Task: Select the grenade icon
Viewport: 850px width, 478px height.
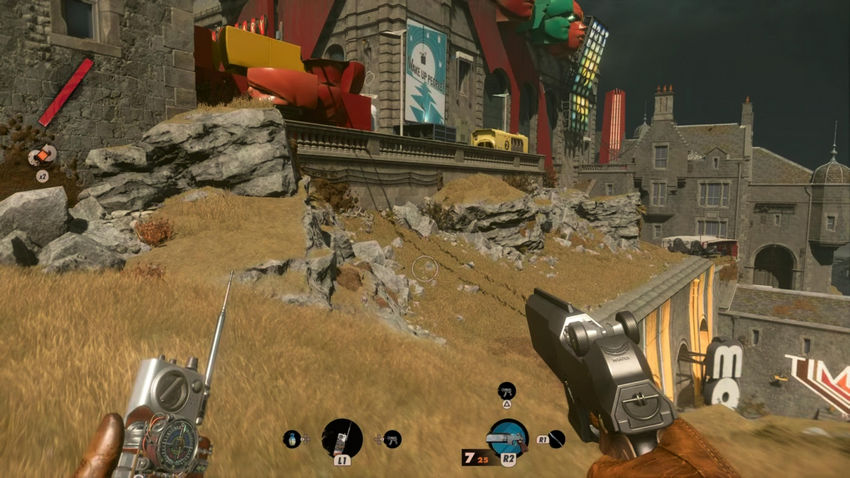Action: pyautogui.click(x=293, y=438)
